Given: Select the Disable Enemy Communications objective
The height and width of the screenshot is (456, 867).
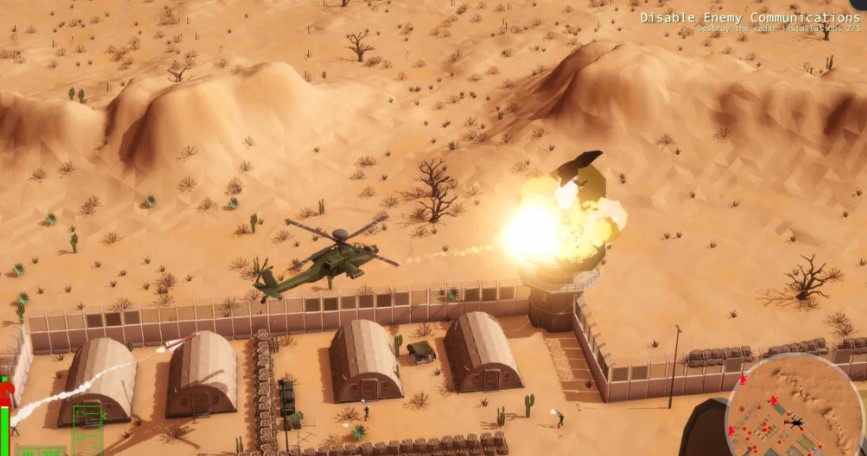Looking at the screenshot, I should coord(749,18).
